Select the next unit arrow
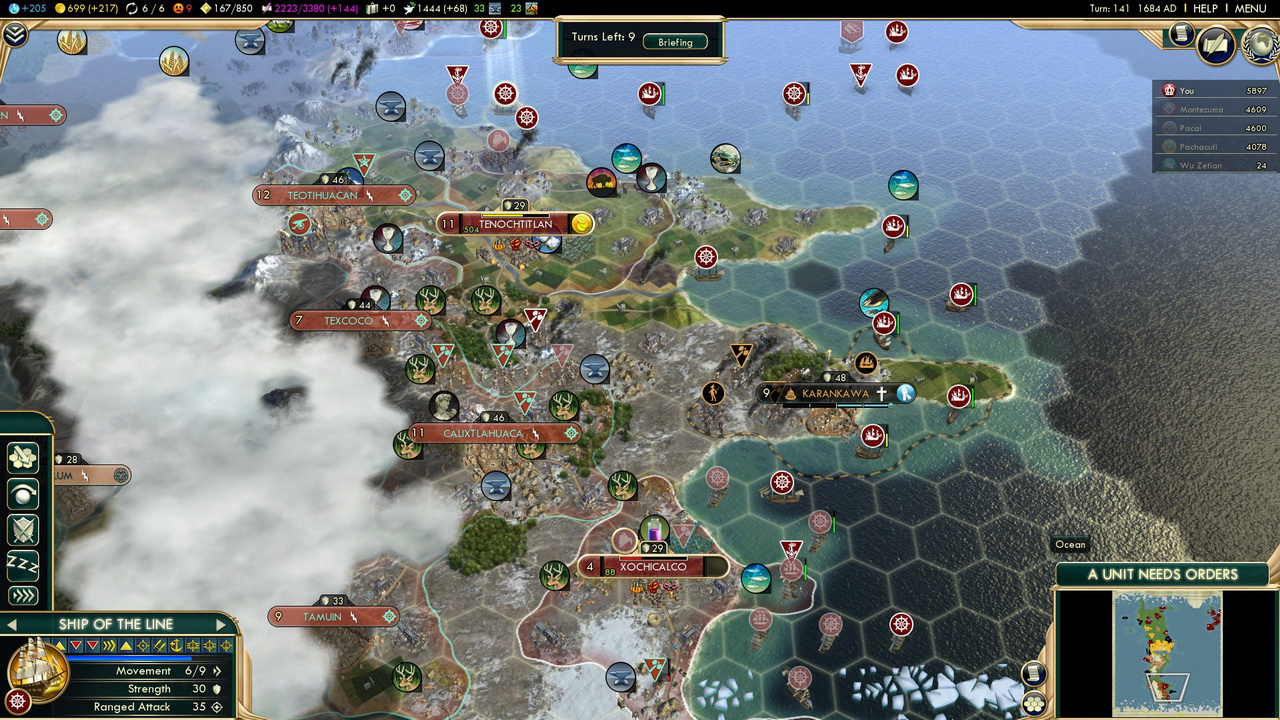This screenshot has width=1280, height=720. pyautogui.click(x=221, y=625)
